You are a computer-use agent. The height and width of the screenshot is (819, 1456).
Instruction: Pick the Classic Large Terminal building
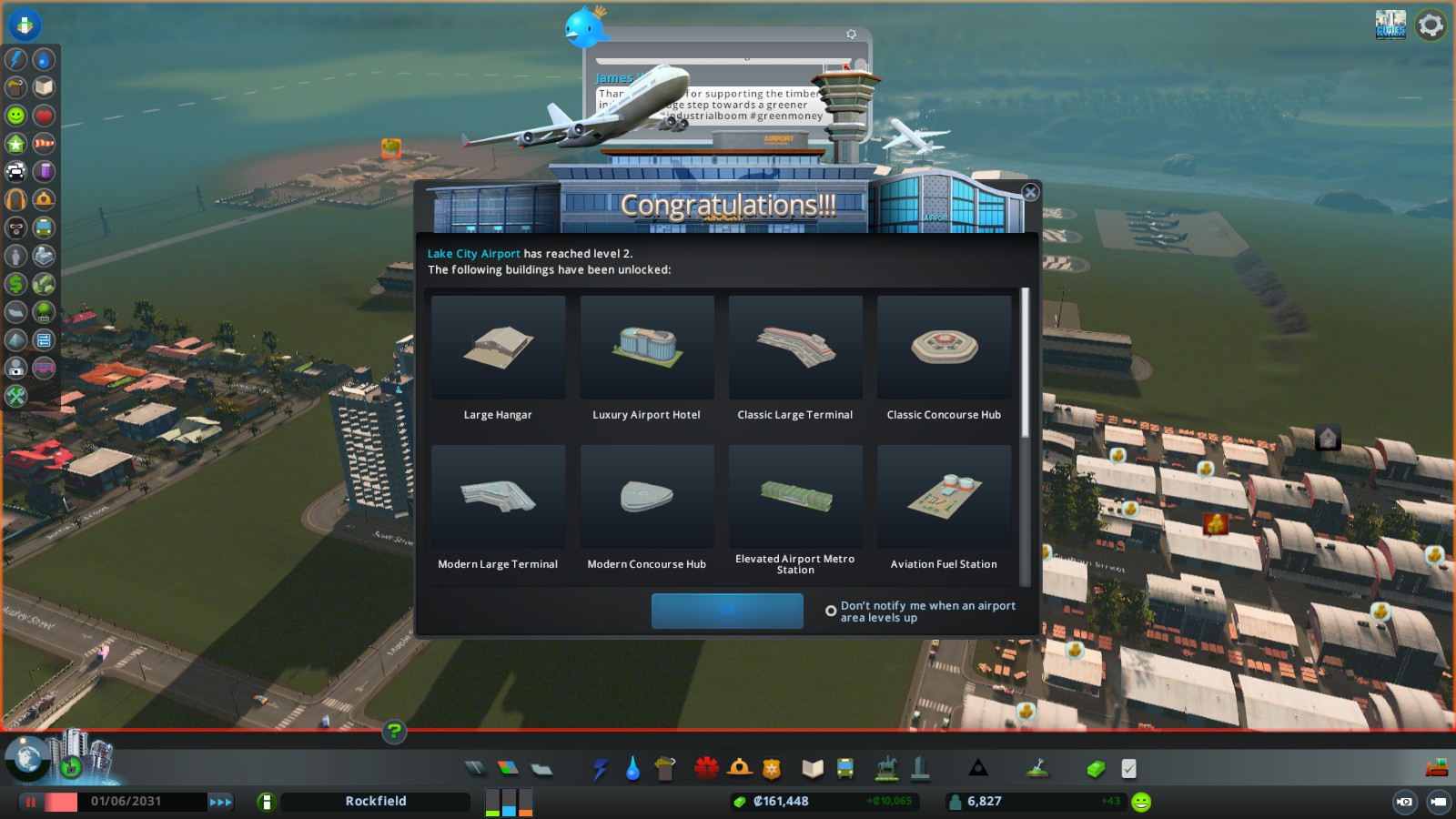pyautogui.click(x=795, y=348)
